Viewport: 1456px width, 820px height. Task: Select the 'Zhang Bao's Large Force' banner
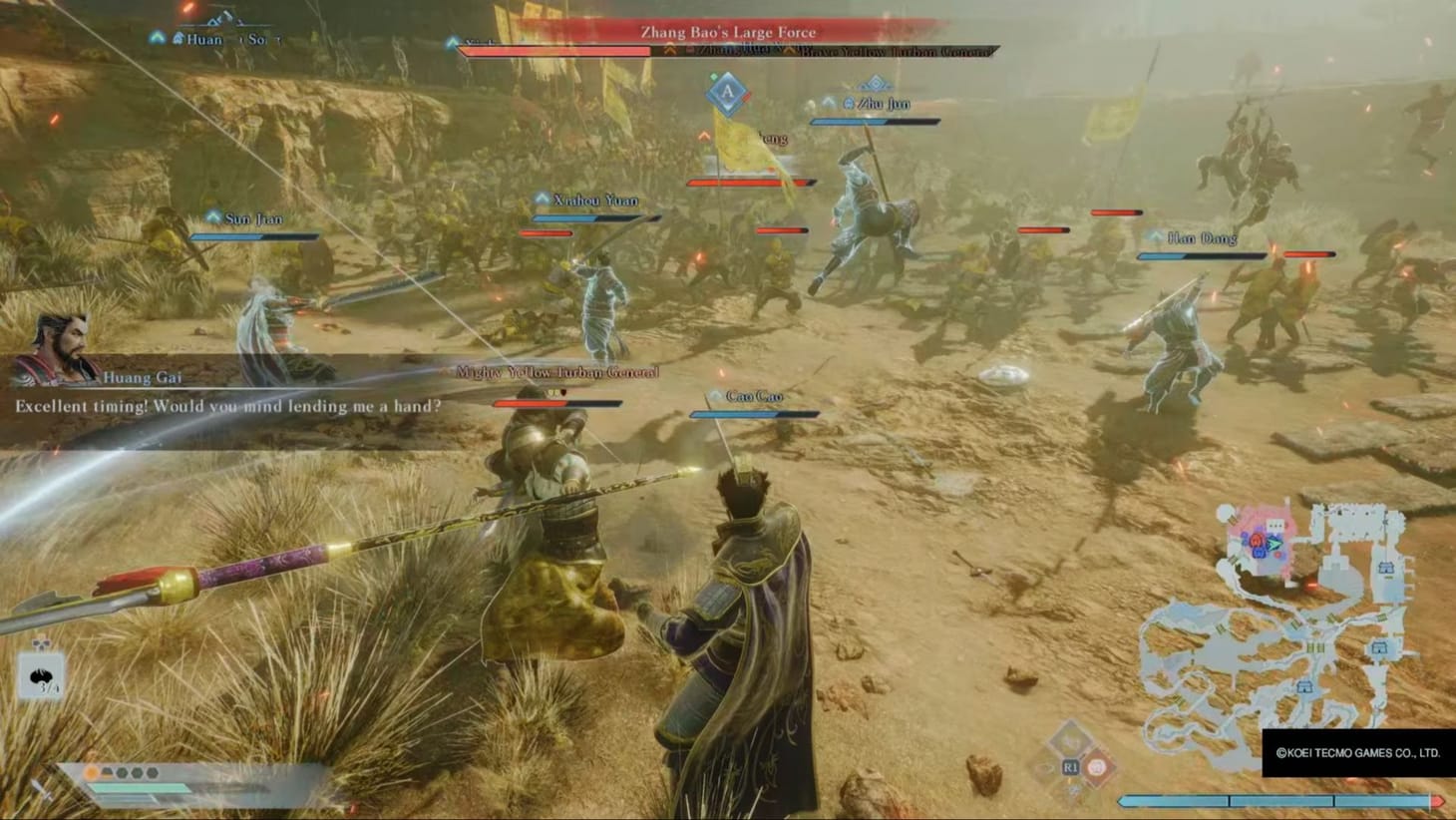(x=726, y=31)
